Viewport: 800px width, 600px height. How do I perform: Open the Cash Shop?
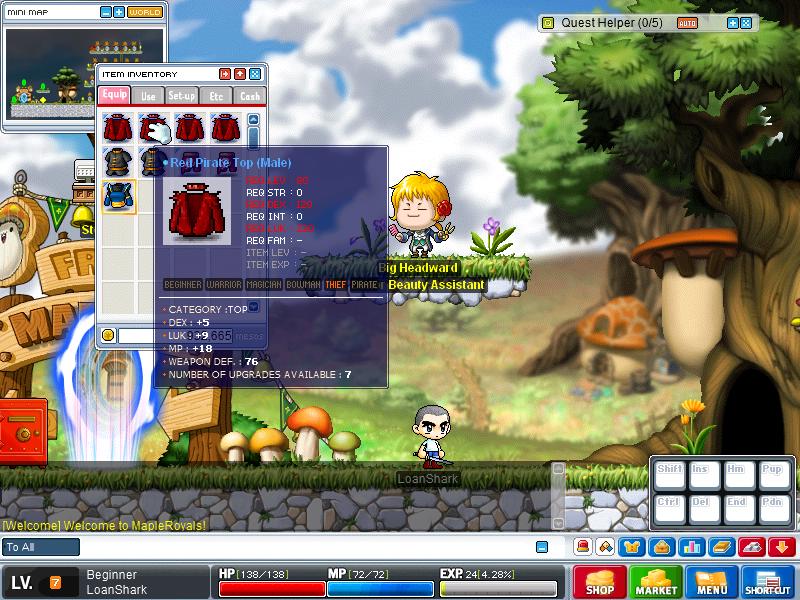600,582
